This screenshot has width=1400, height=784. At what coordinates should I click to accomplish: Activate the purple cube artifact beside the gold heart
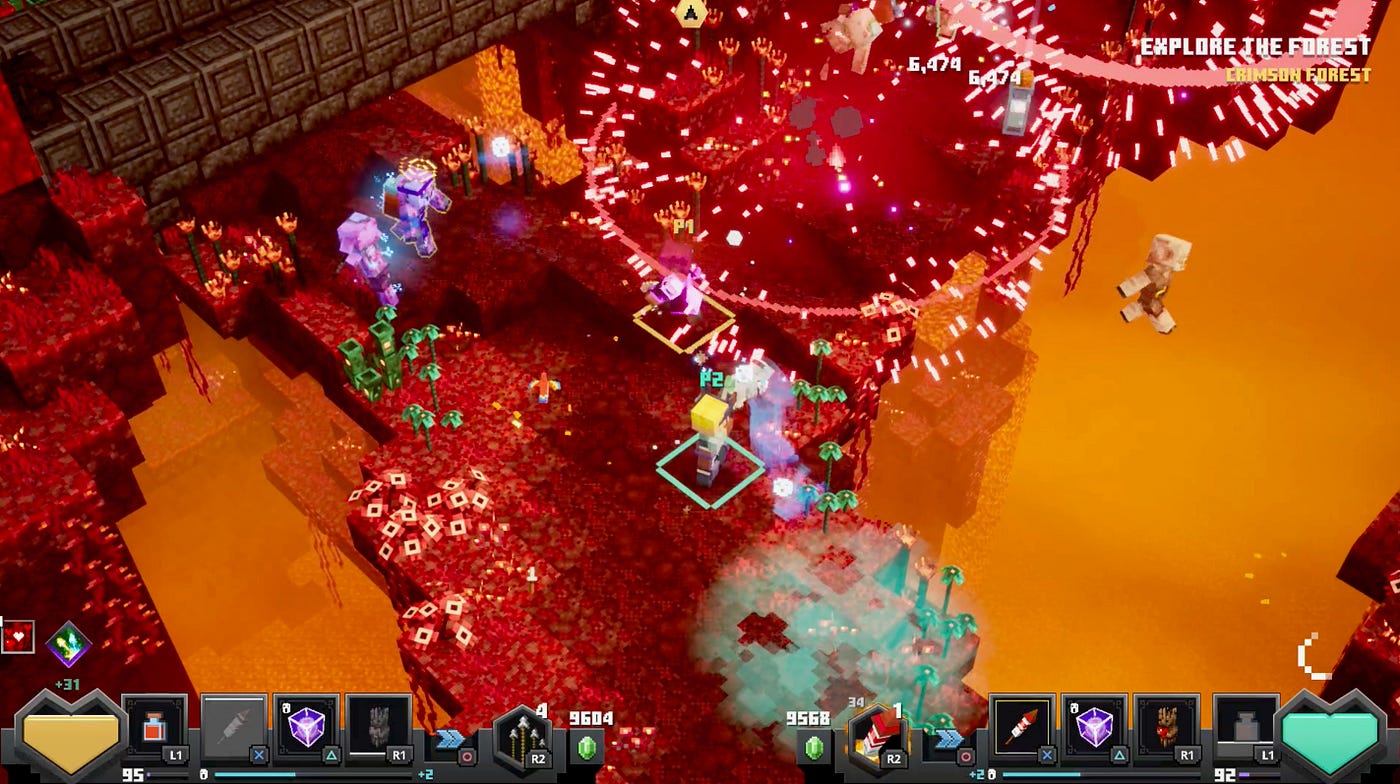click(x=306, y=729)
